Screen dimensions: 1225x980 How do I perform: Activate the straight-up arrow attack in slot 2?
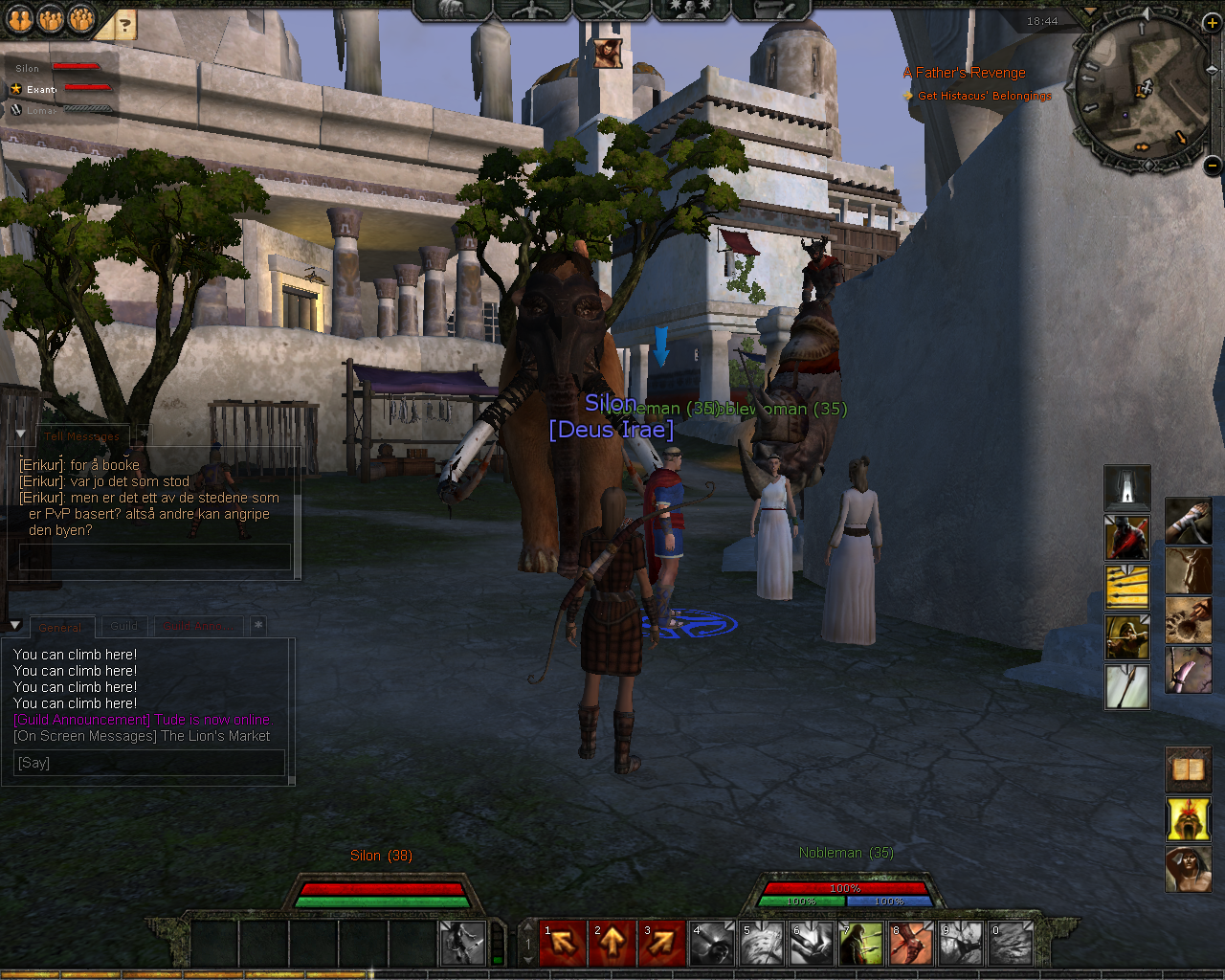612,944
